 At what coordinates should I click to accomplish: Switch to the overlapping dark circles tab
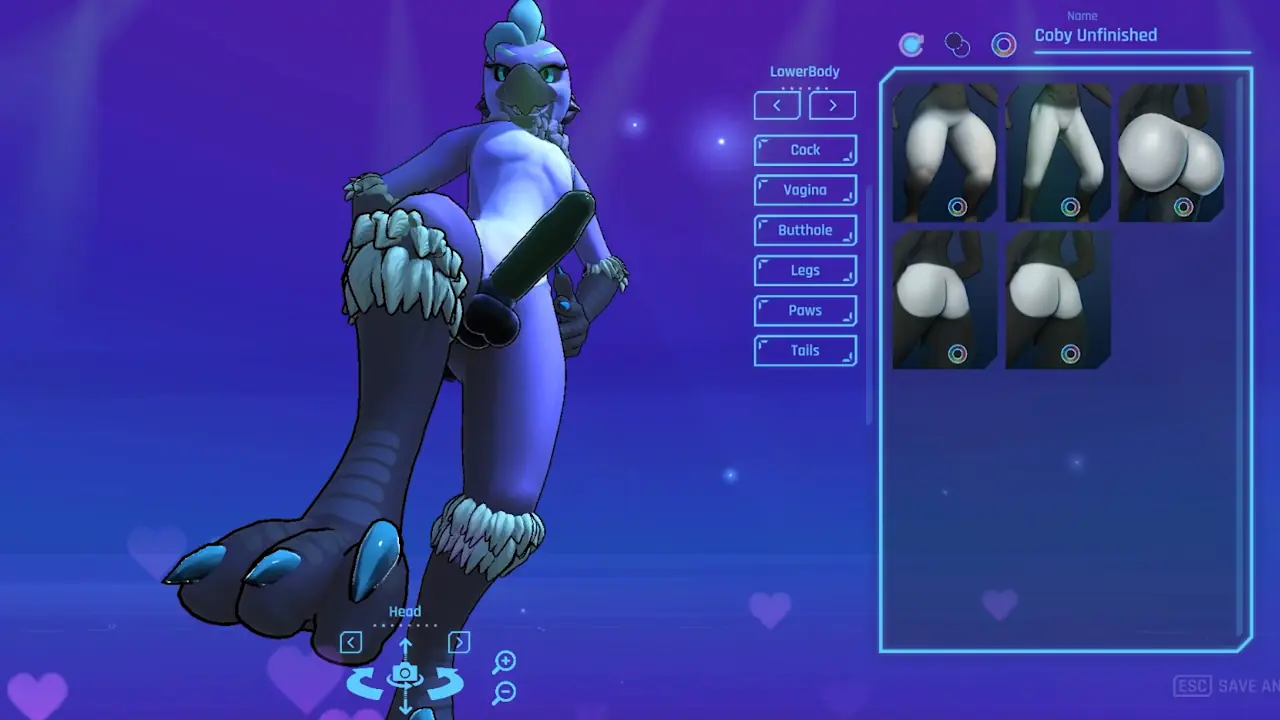pos(957,44)
